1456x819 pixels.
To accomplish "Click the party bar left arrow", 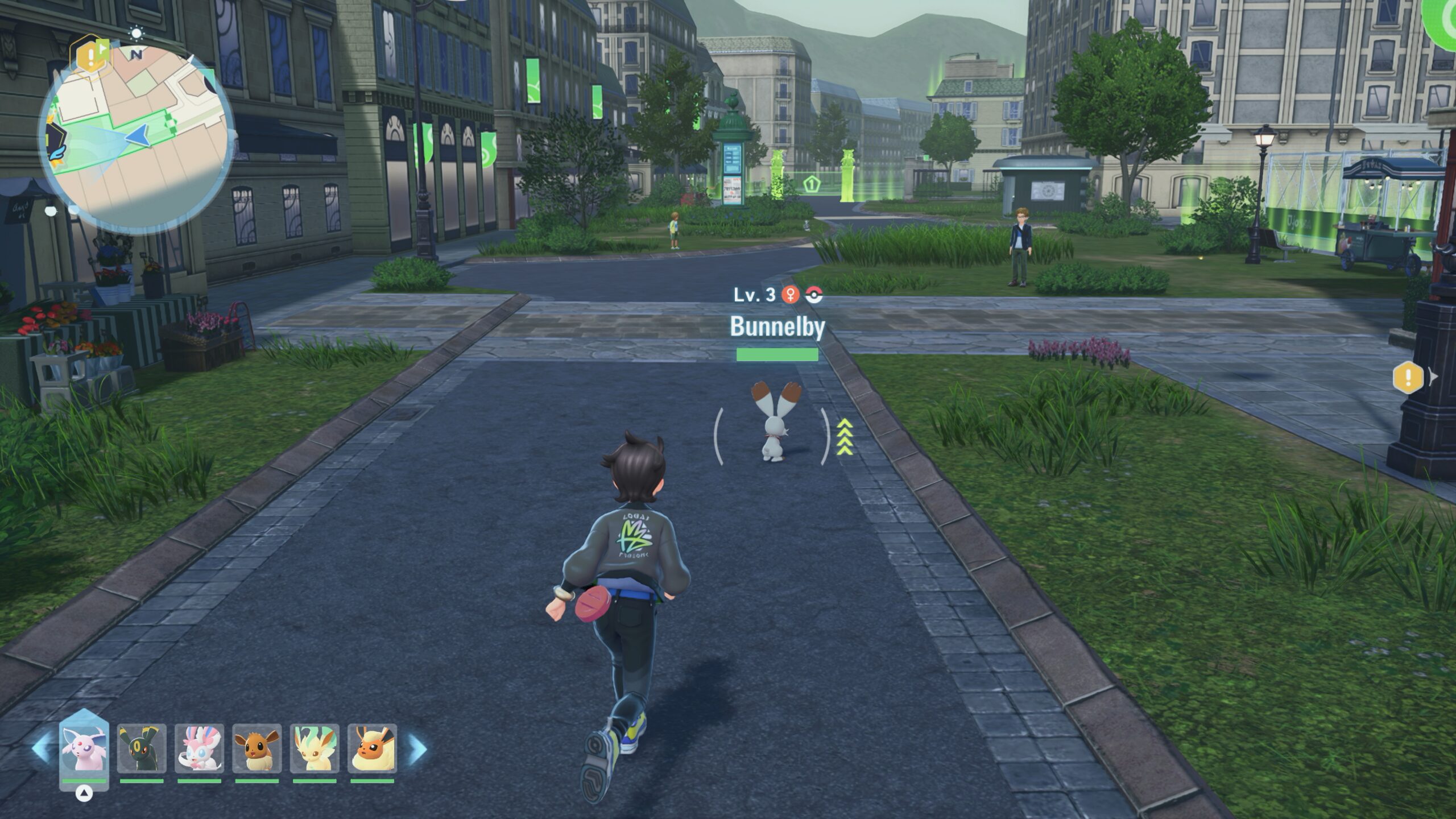I will (x=42, y=748).
